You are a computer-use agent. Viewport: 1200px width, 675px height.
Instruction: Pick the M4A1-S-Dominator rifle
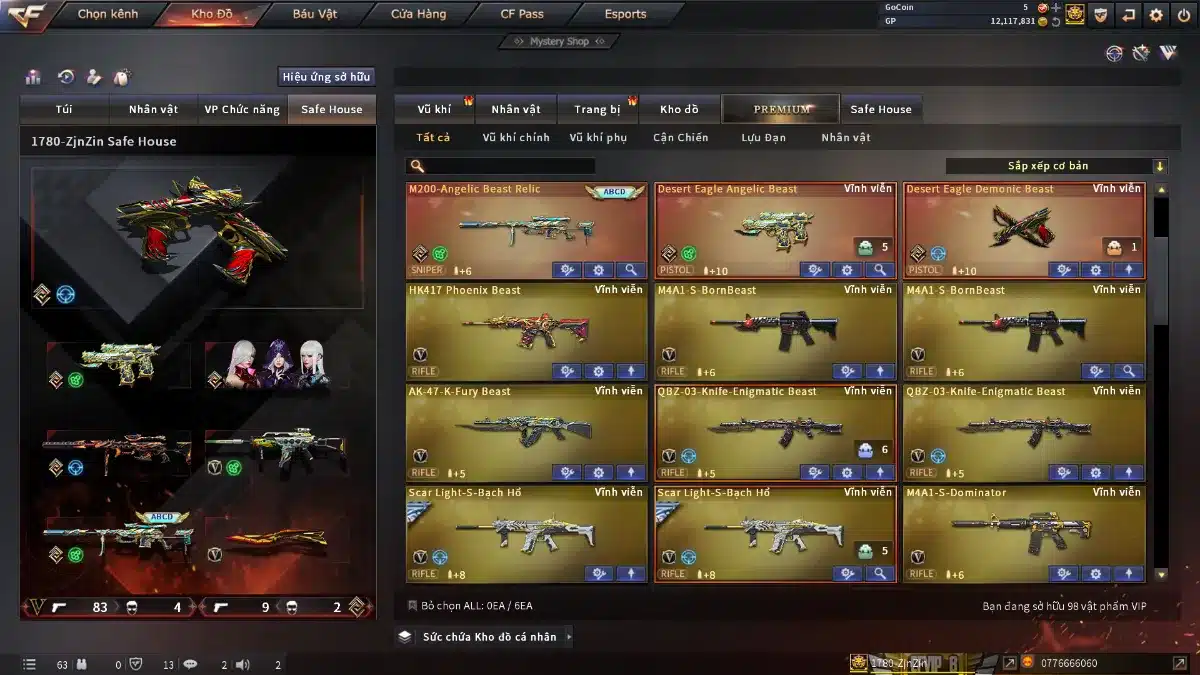(x=1023, y=532)
